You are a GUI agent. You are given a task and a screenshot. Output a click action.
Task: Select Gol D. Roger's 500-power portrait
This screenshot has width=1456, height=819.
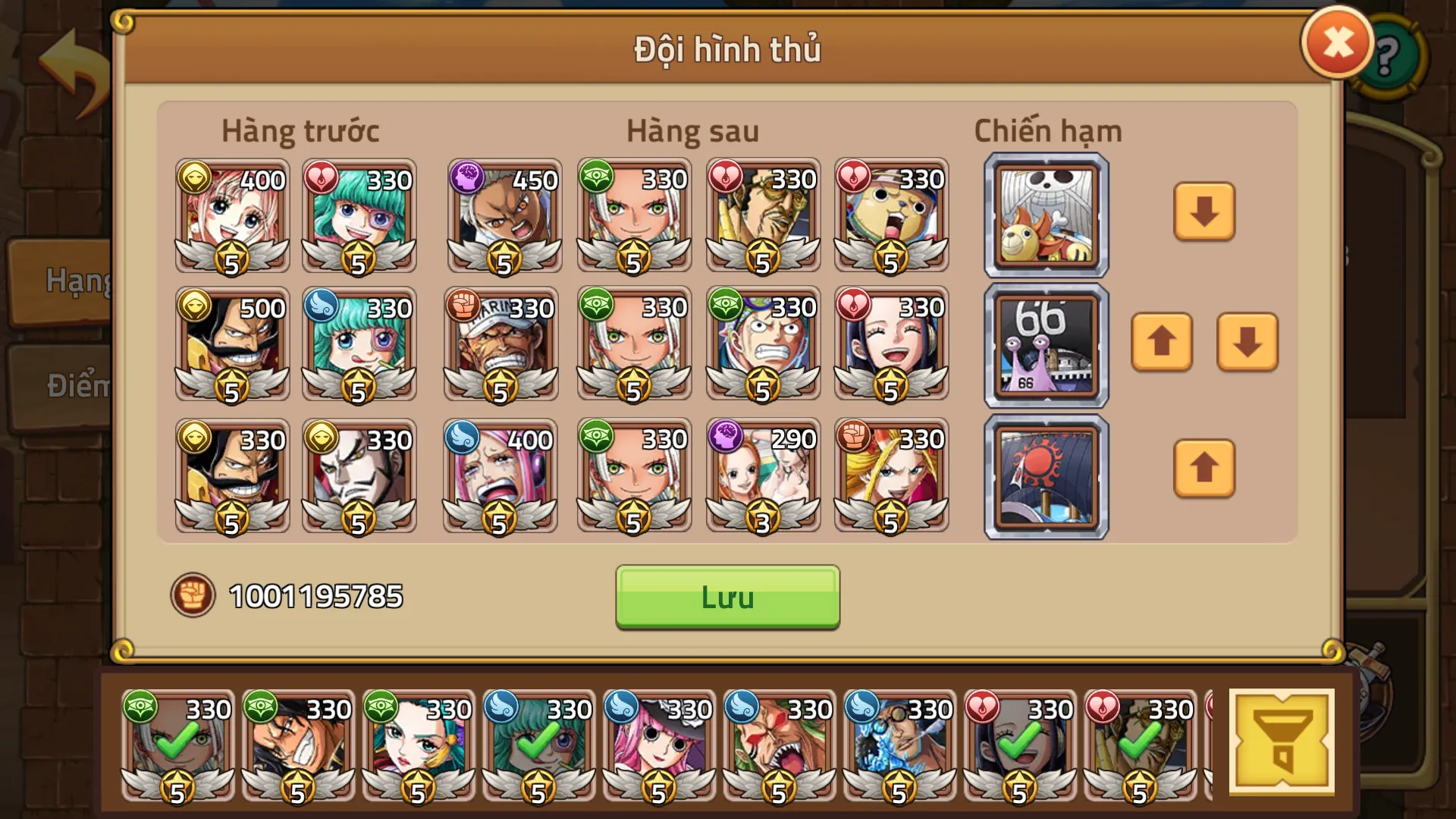pyautogui.click(x=231, y=345)
